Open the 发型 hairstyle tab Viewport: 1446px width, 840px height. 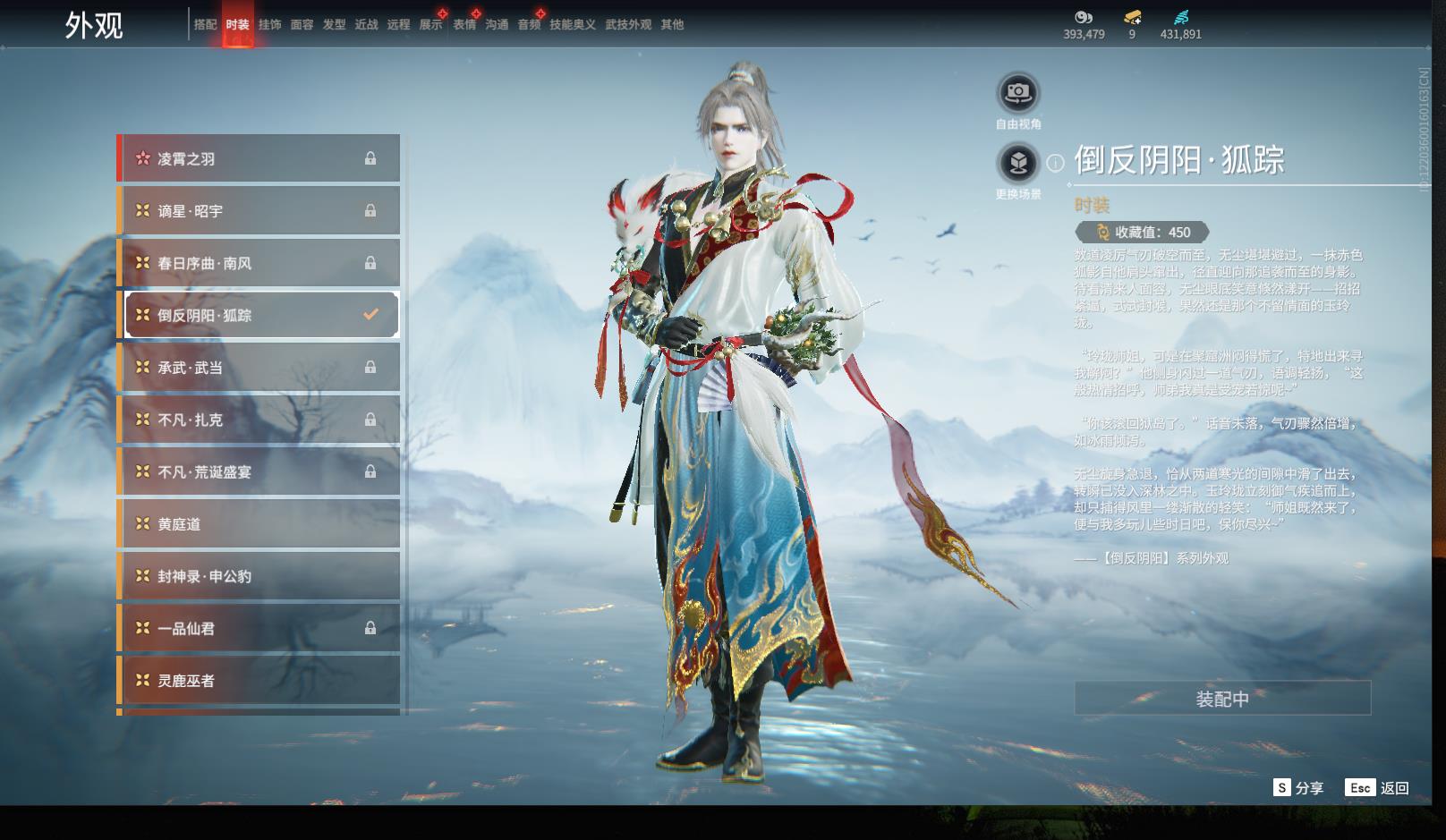pos(334,25)
